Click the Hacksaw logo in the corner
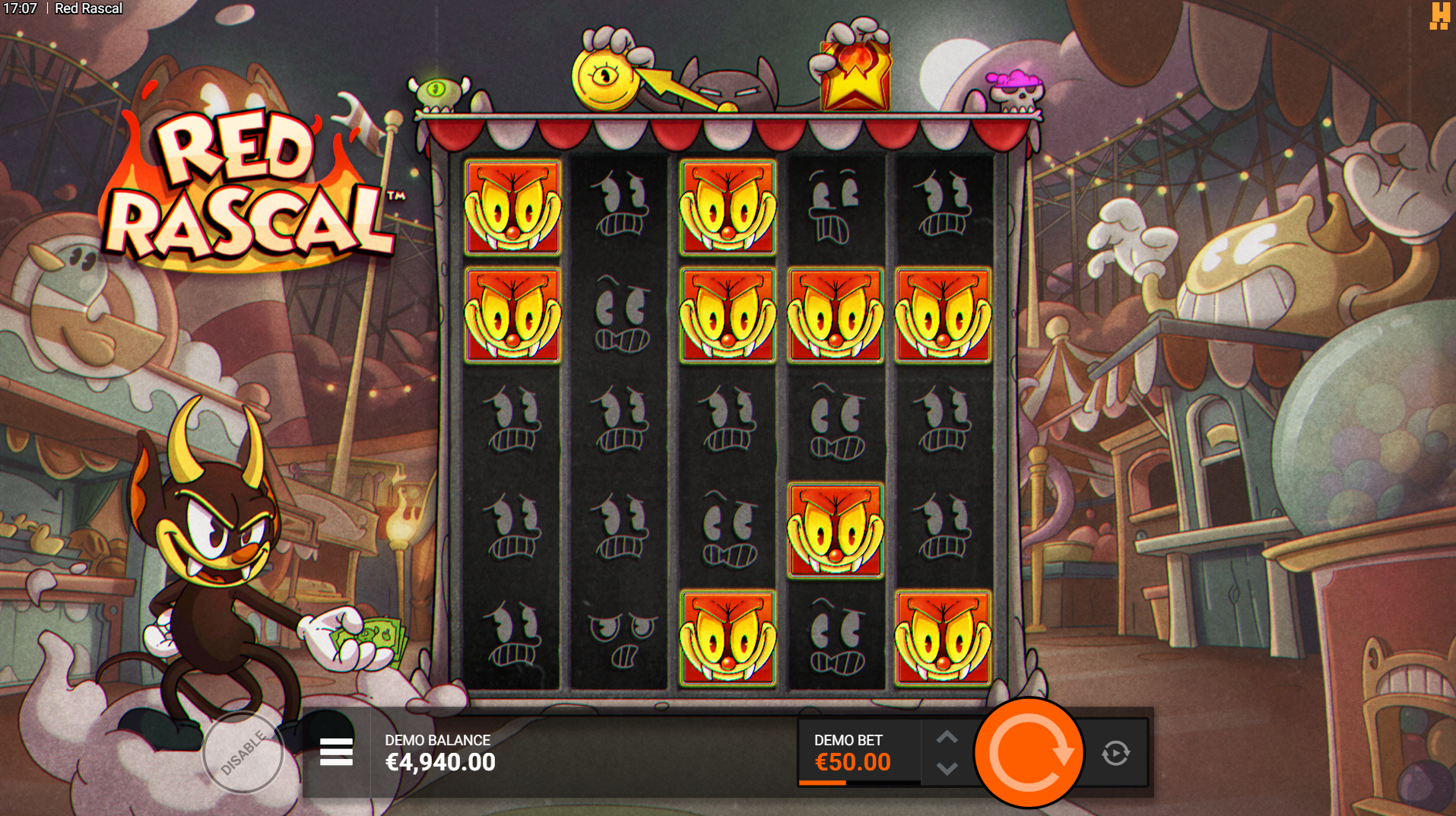Screen dimensions: 1456x816 click(x=1439, y=15)
